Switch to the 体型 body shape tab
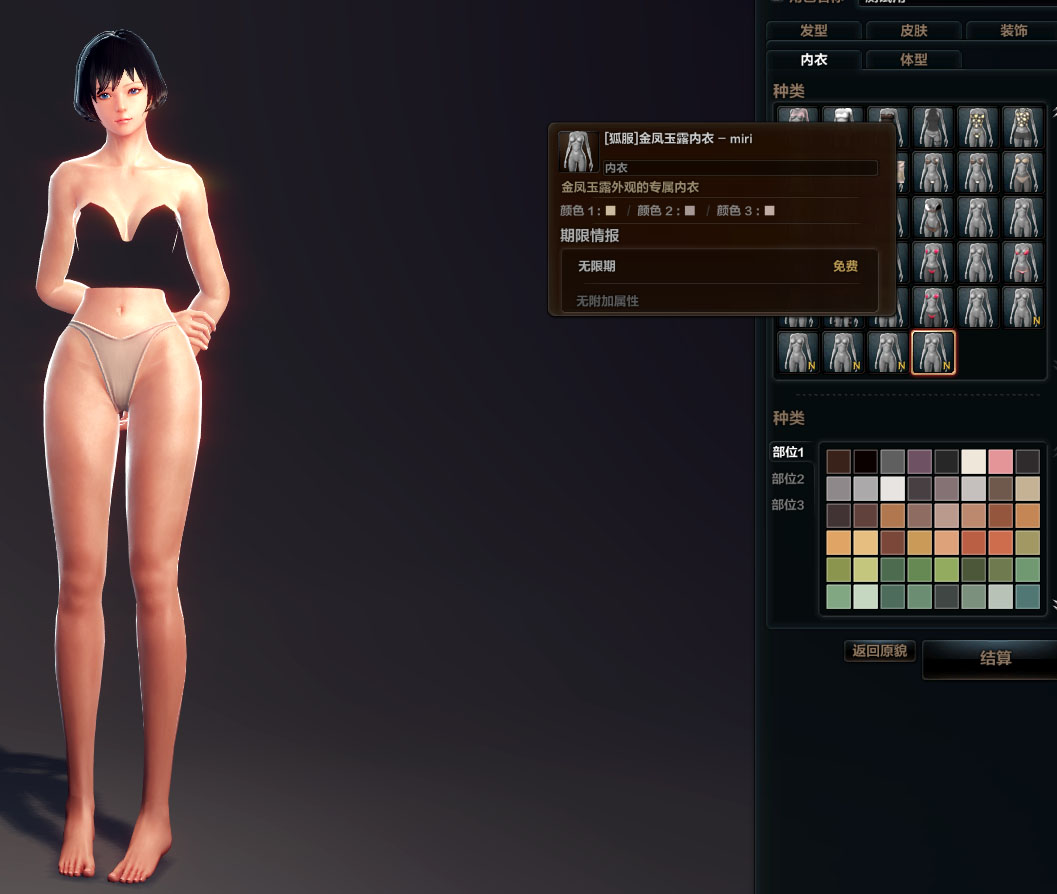Screen dimensions: 1057x894 [913, 60]
